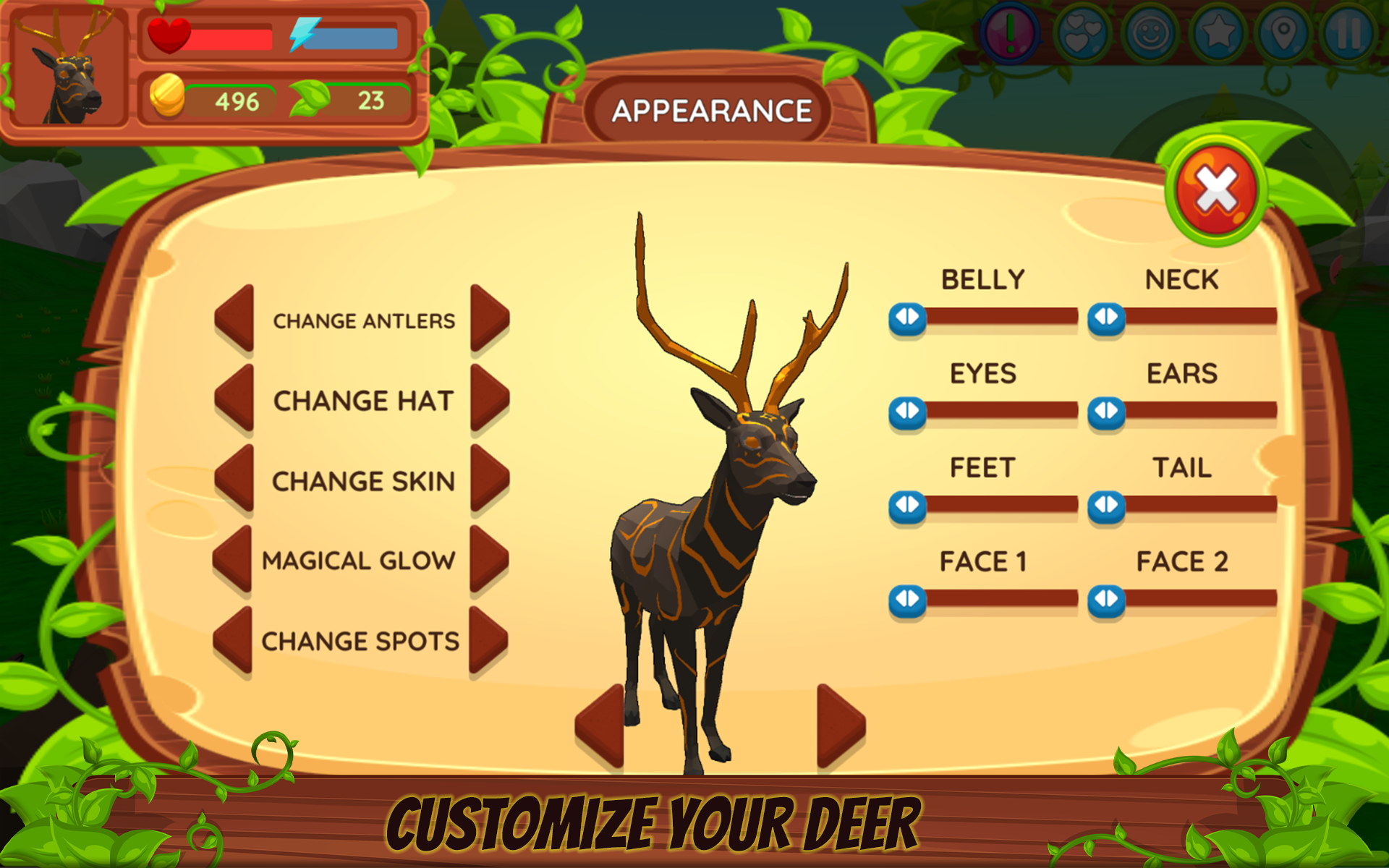Open the star rating icon
1389x868 pixels.
1219,31
